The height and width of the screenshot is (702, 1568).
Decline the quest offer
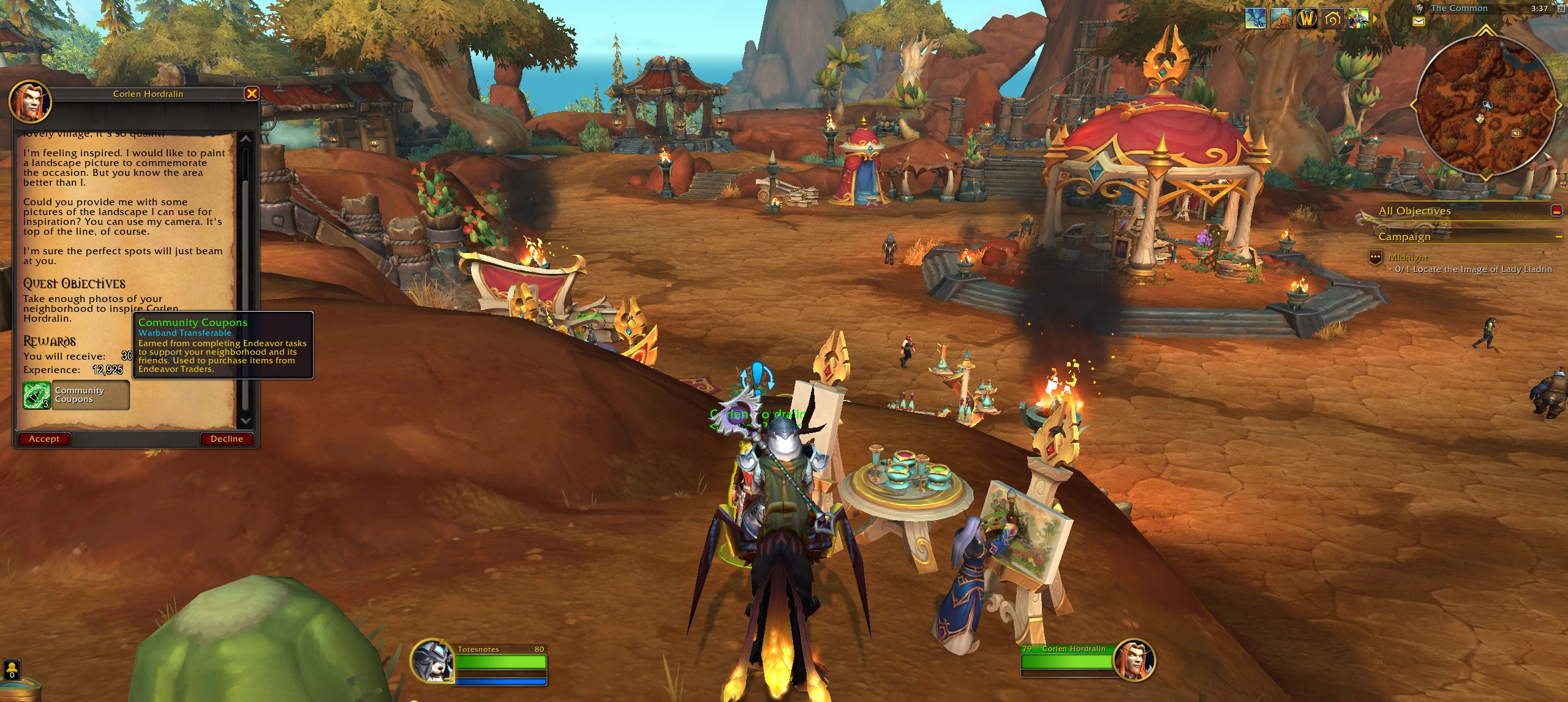click(227, 439)
